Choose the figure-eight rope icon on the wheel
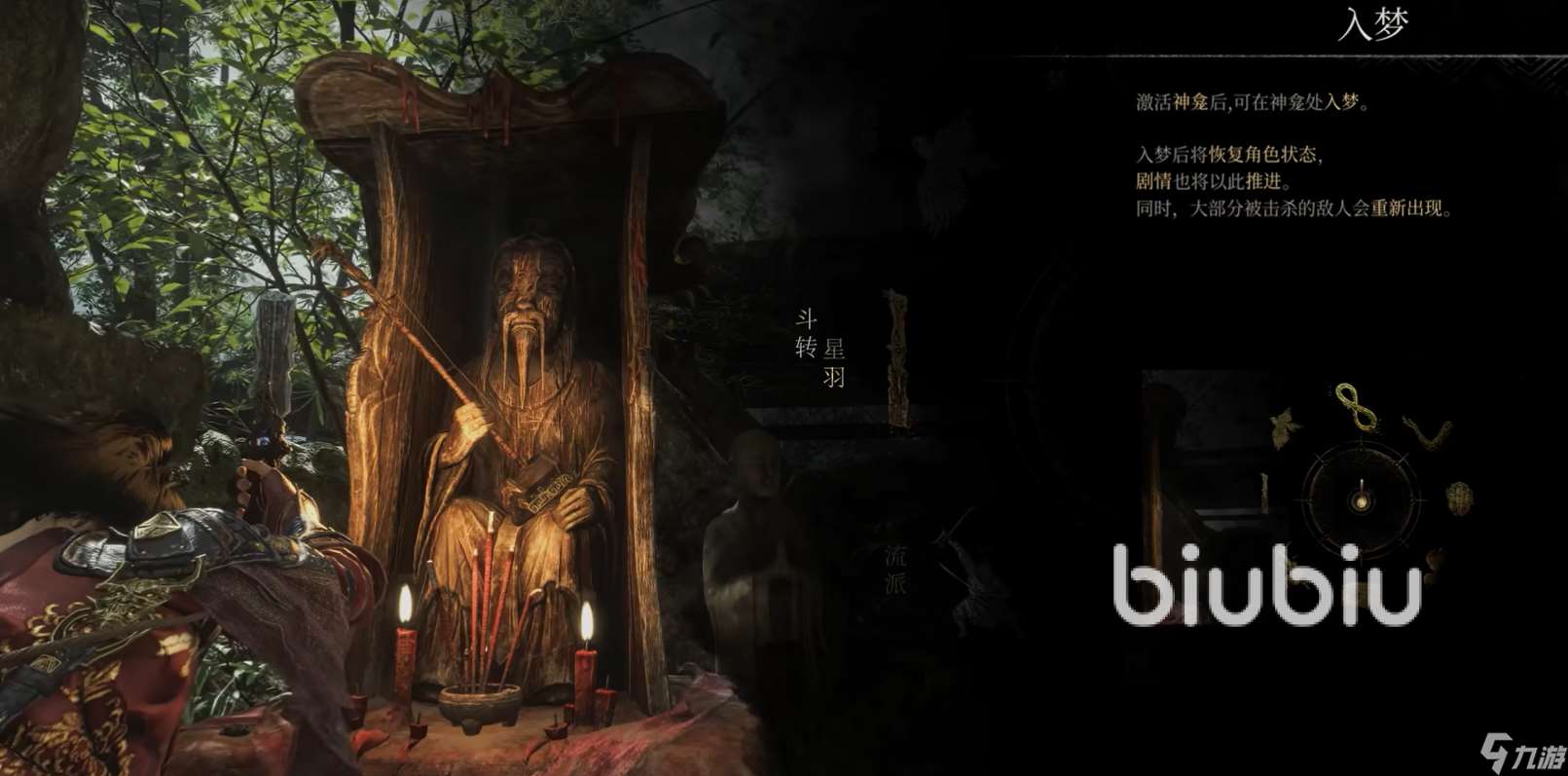 click(x=1358, y=406)
